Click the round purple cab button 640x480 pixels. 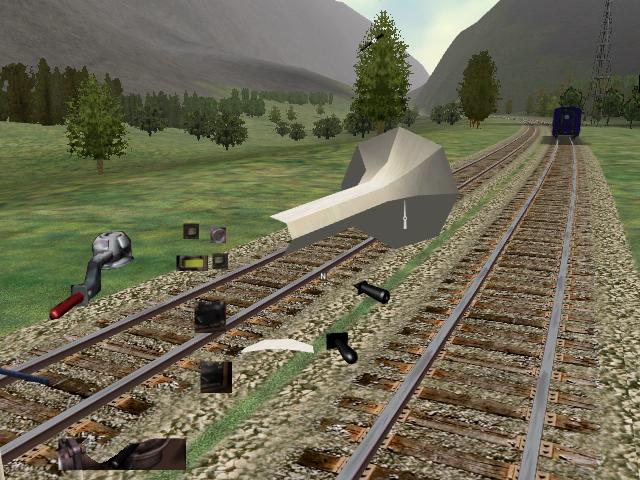[x=218, y=235]
